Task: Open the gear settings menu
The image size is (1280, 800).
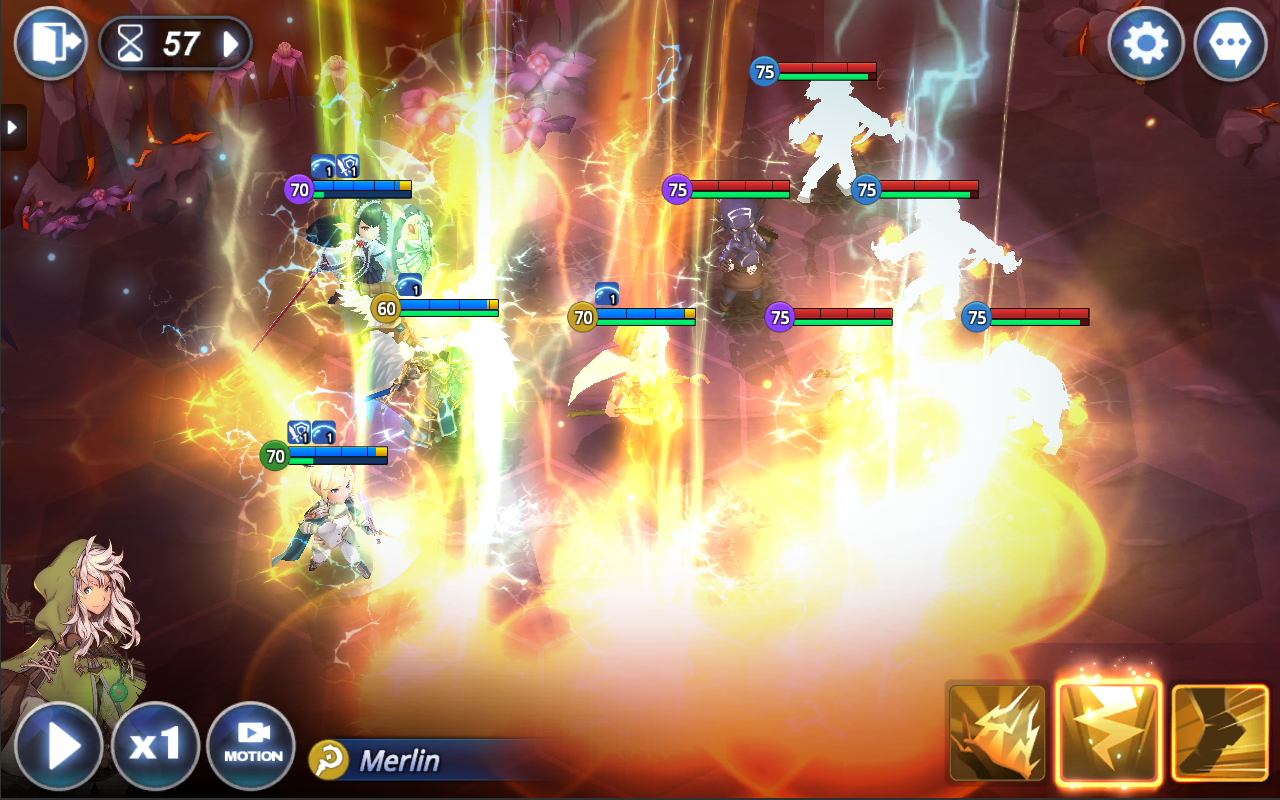Action: [x=1146, y=44]
